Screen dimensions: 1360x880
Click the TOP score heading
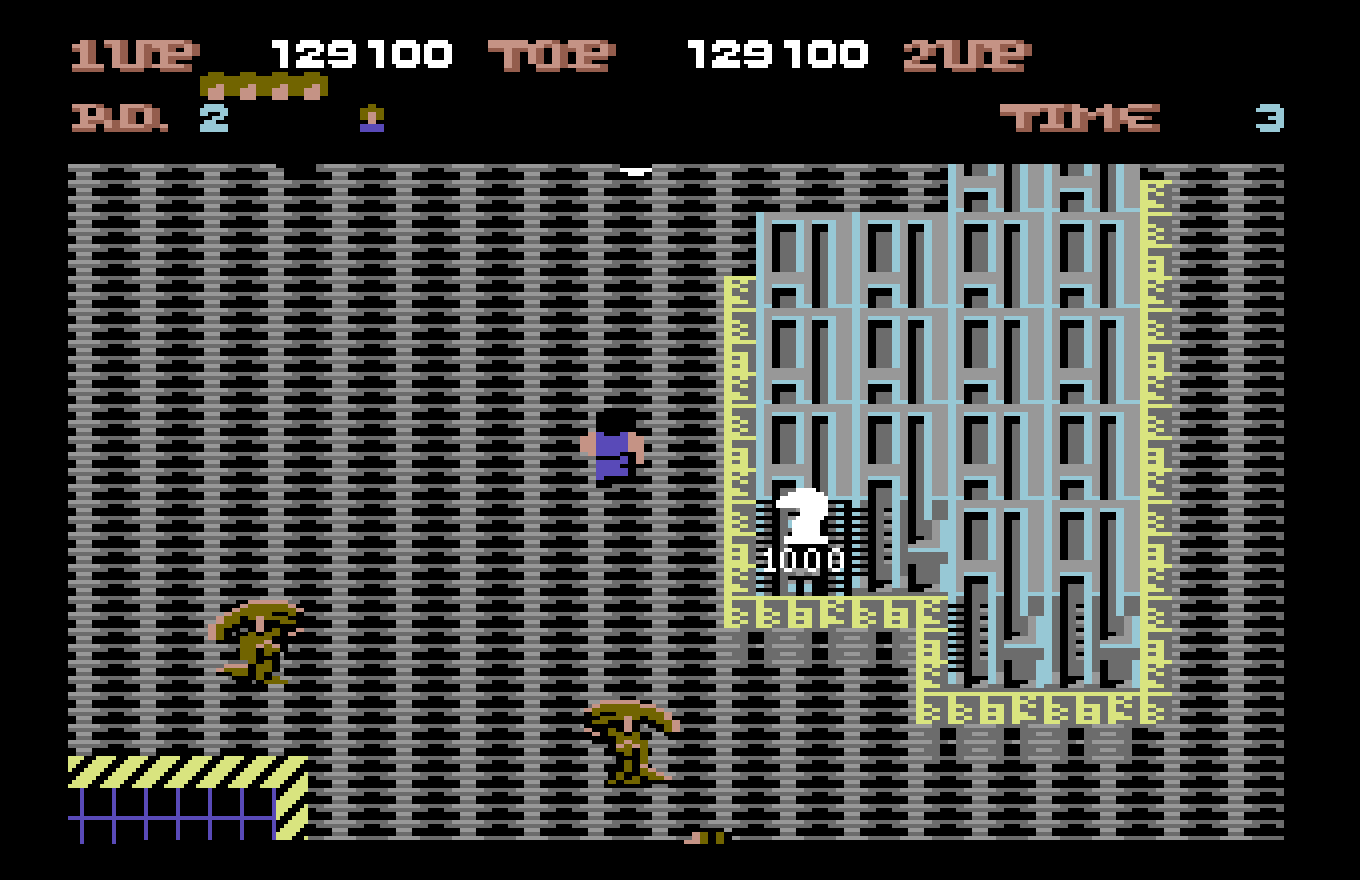click(551, 55)
